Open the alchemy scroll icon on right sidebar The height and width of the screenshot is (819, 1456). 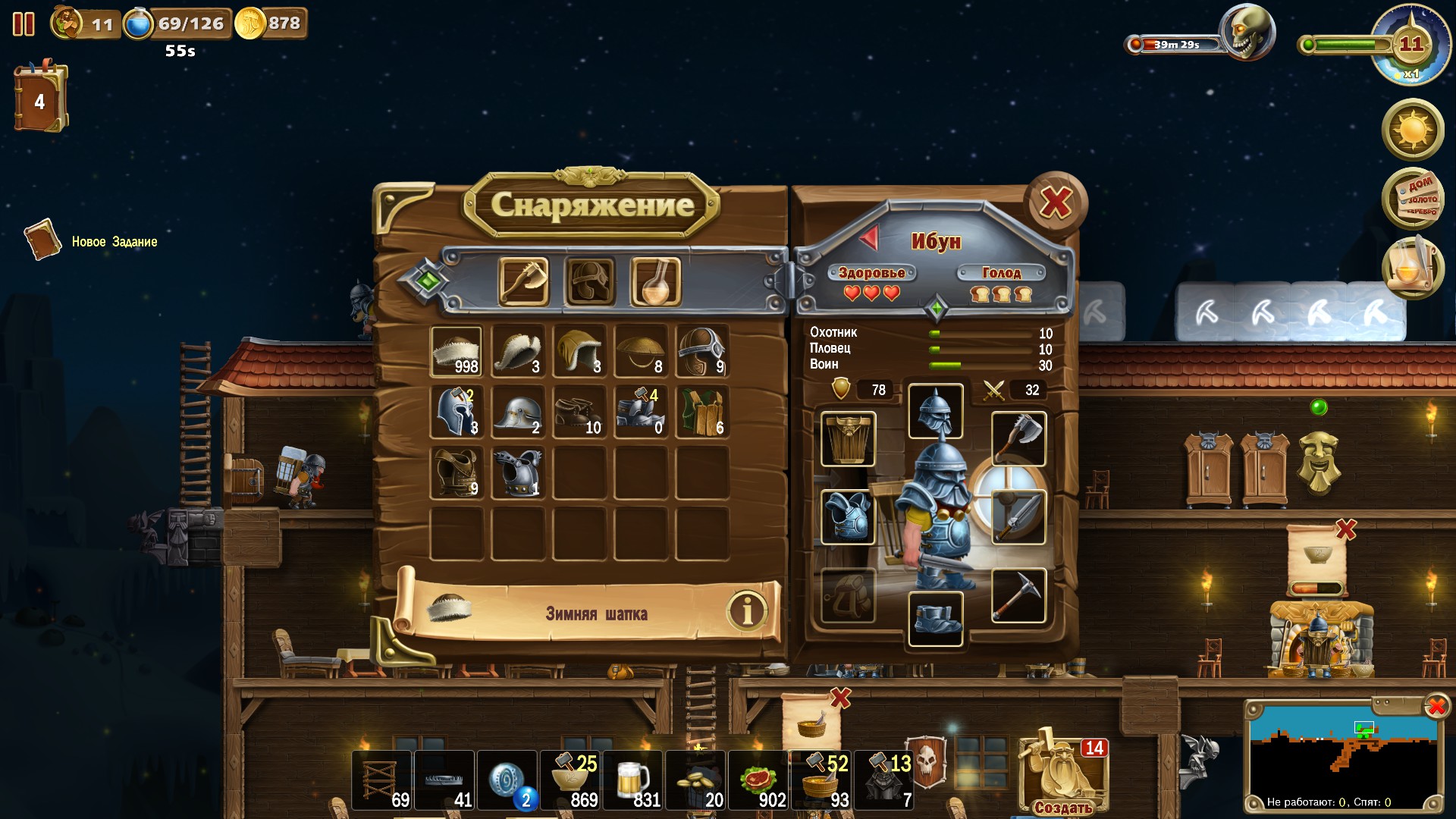tap(1414, 265)
